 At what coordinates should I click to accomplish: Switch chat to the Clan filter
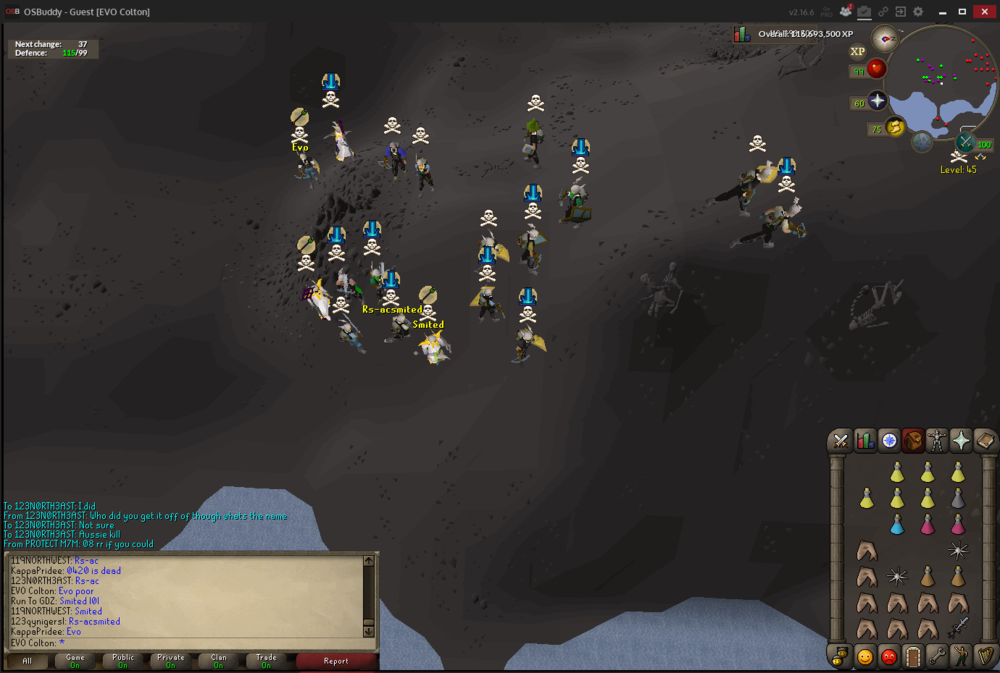click(218, 660)
